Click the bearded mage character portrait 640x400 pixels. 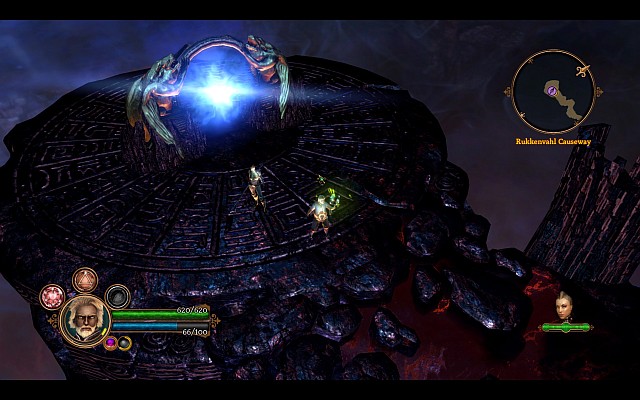[84, 320]
